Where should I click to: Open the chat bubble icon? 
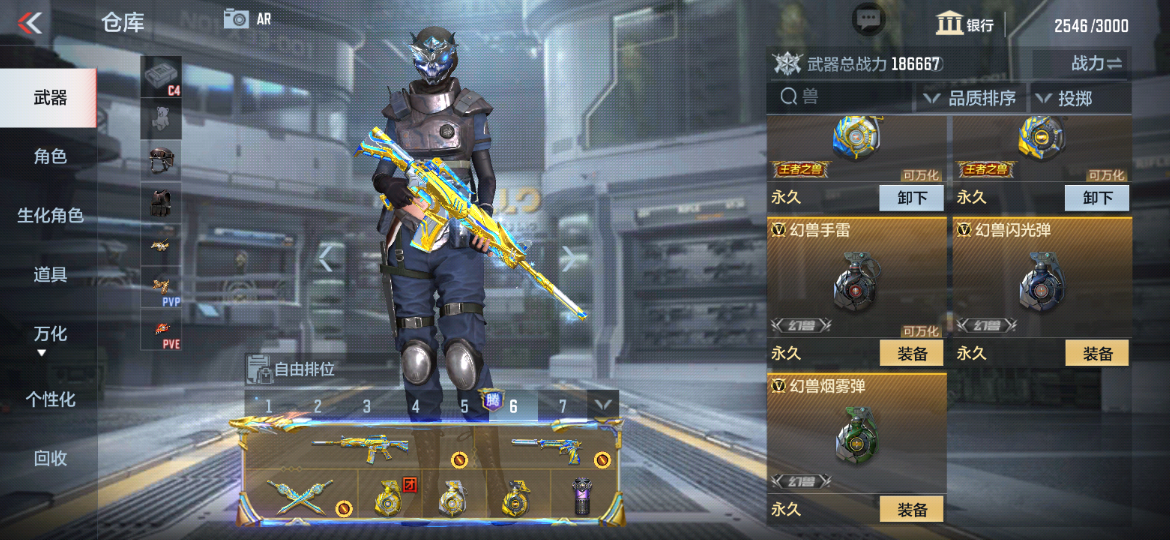coord(868,19)
